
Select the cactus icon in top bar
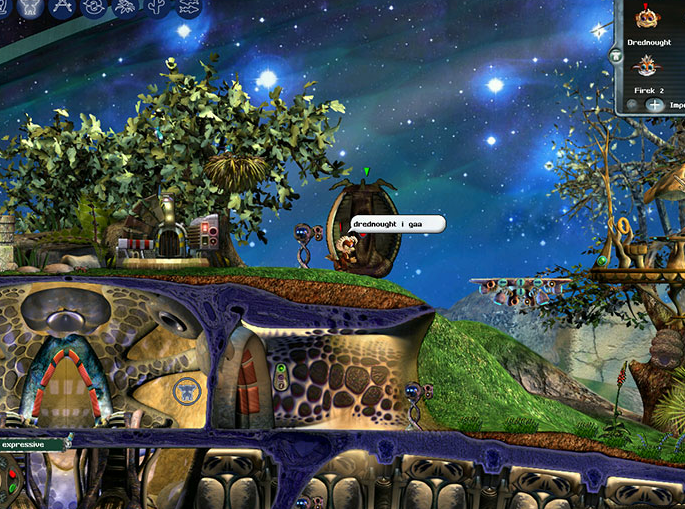point(158,7)
